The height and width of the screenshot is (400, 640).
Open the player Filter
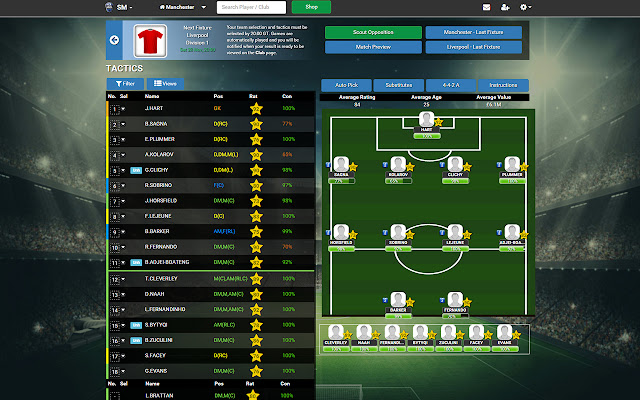pyautogui.click(x=125, y=83)
